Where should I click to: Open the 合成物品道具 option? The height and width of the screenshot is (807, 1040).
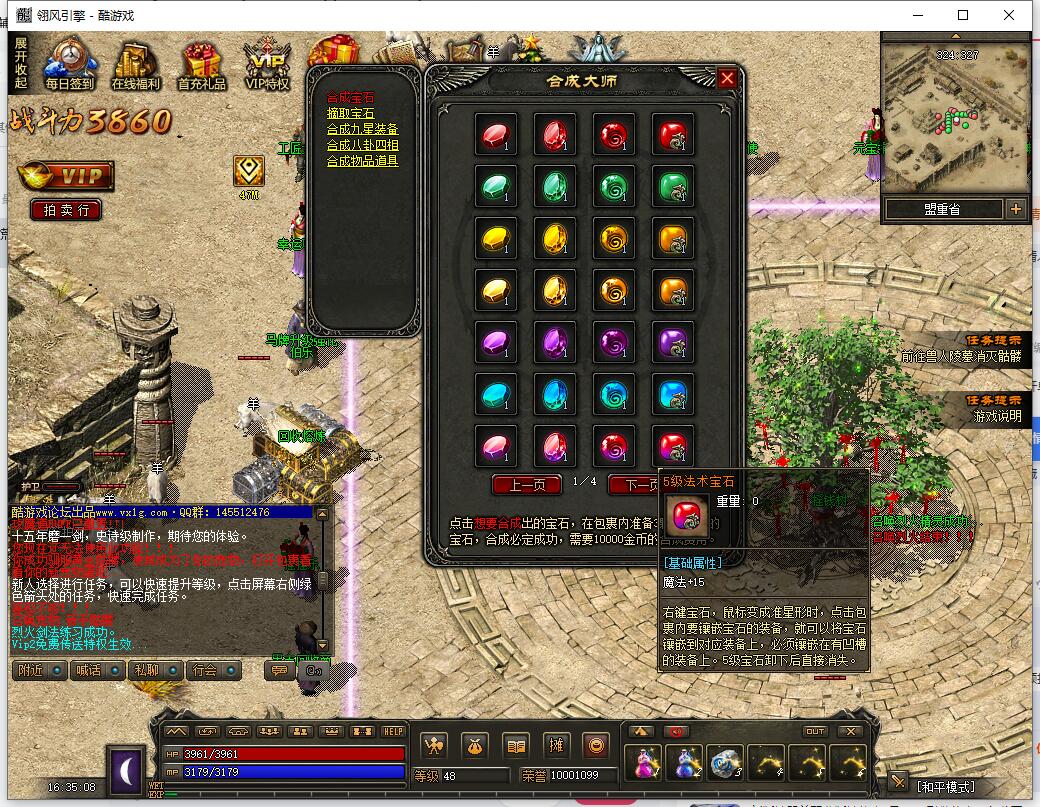pos(362,160)
